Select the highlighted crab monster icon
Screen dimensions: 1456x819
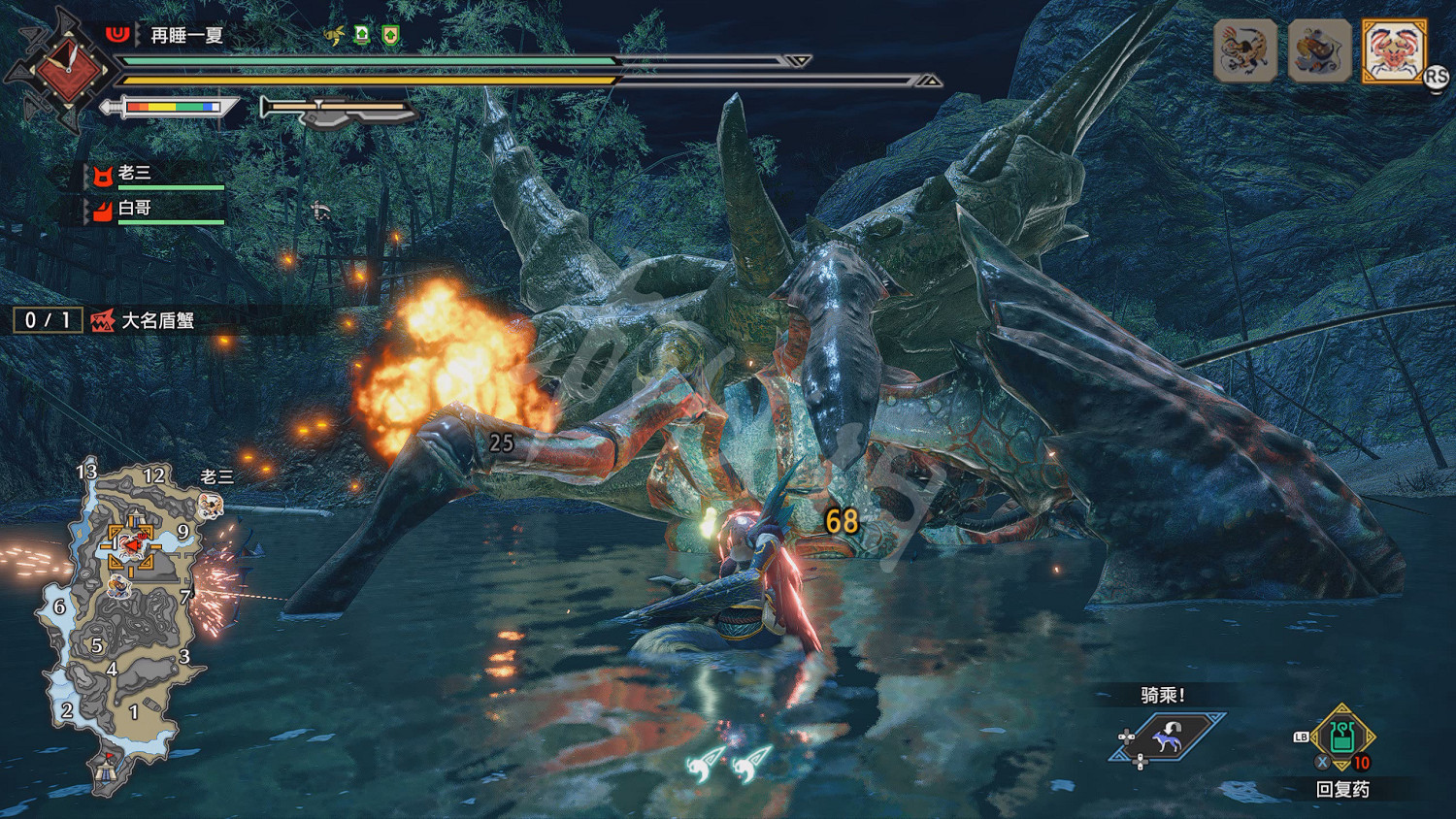pos(1393,50)
